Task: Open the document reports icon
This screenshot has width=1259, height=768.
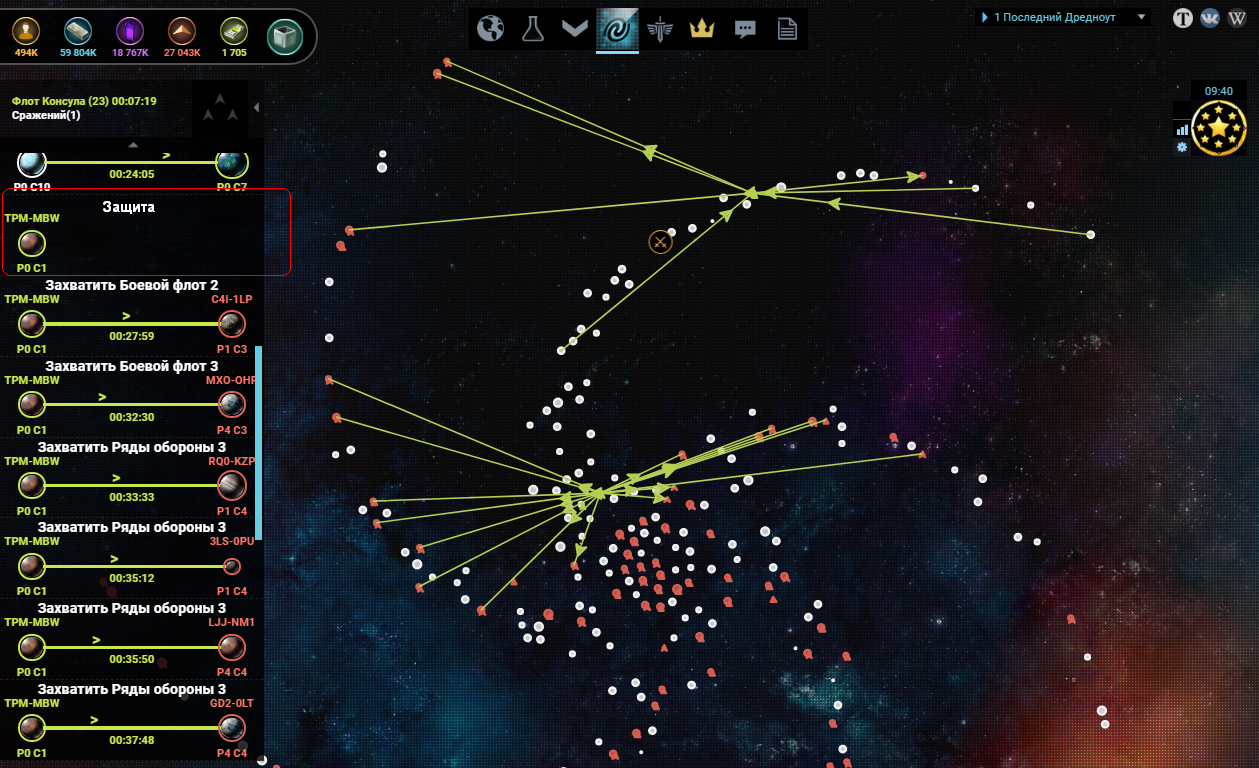Action: 787,29
